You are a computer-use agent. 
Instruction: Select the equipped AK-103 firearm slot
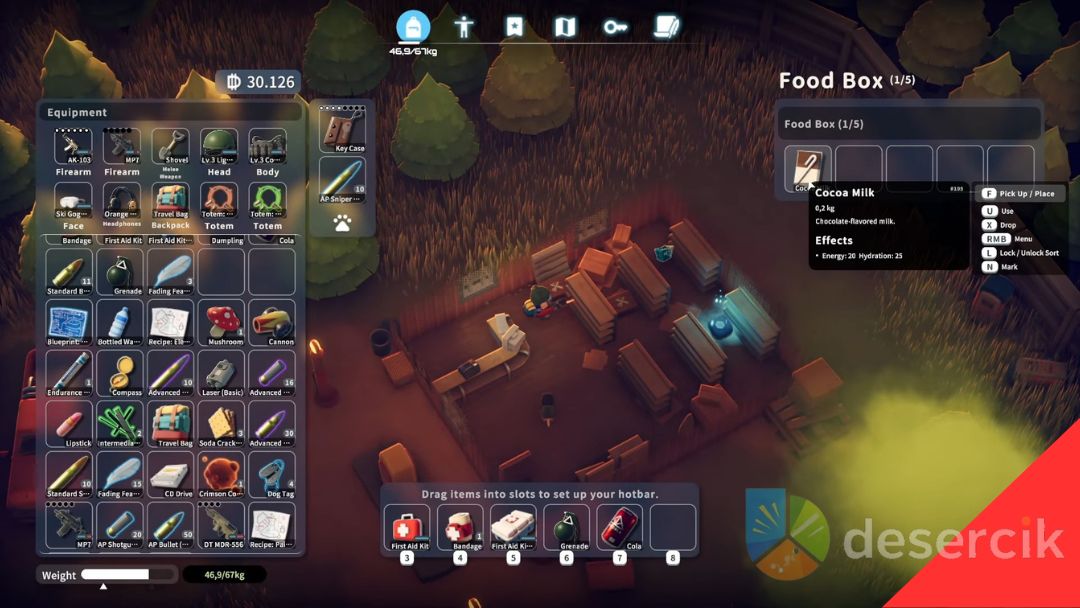click(x=73, y=148)
